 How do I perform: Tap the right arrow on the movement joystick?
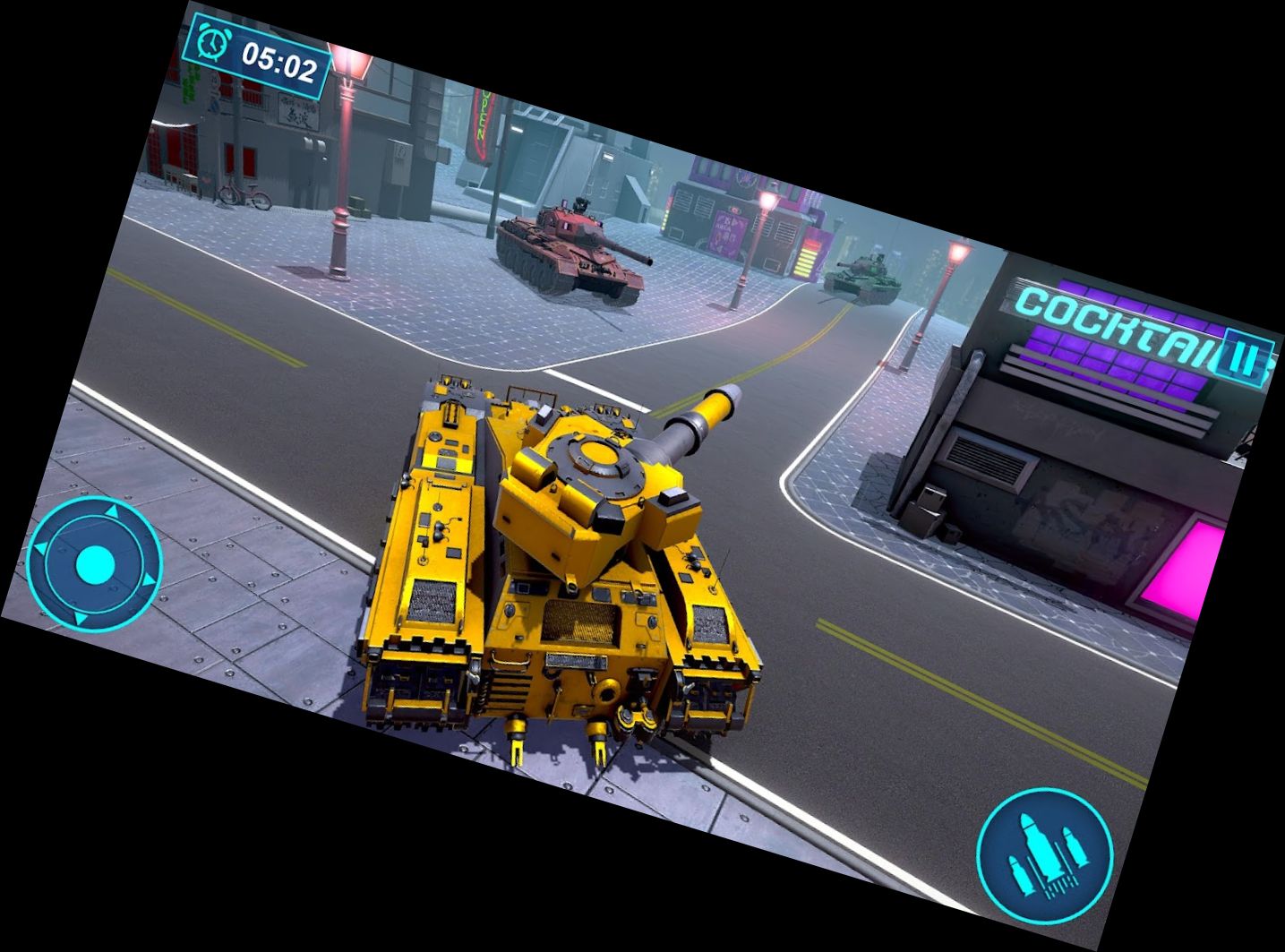click(150, 579)
